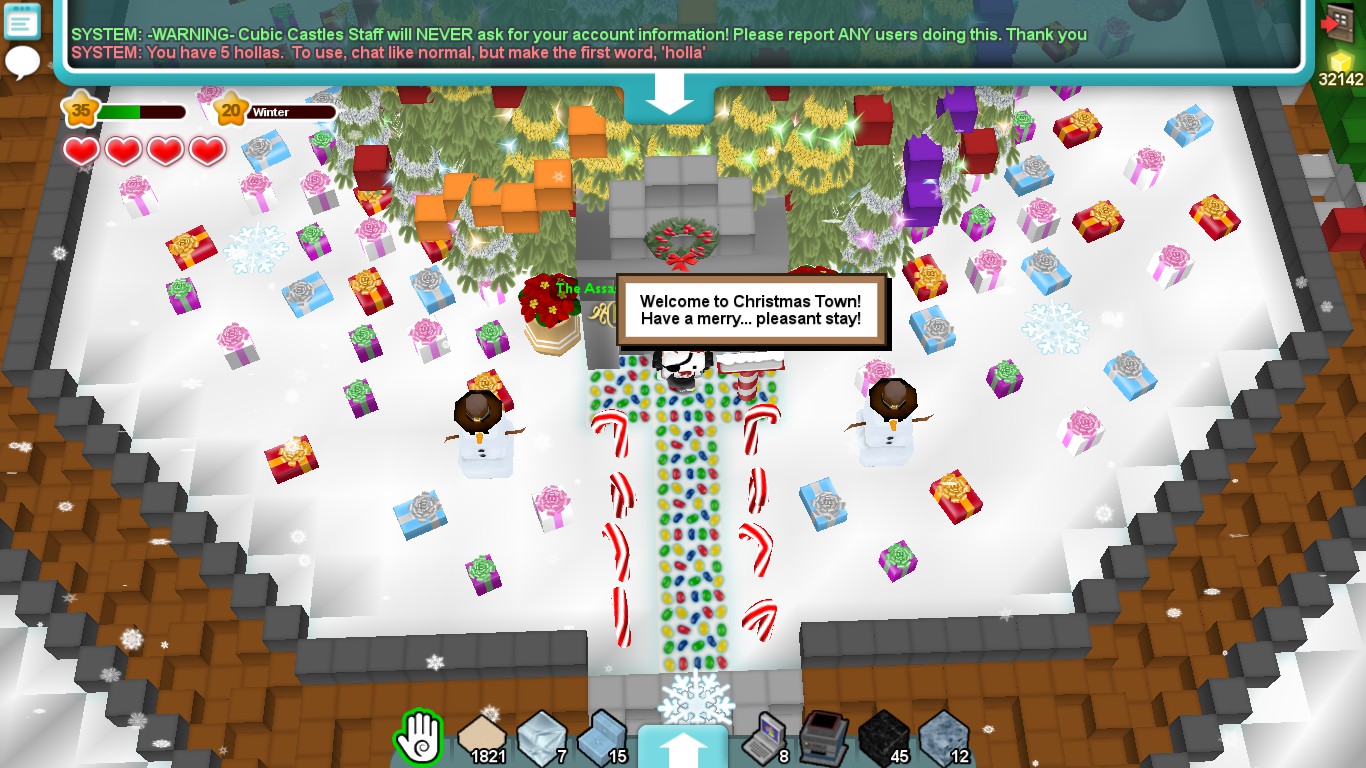Click the first red heart
Screen dimensions: 1366x768
pos(81,151)
